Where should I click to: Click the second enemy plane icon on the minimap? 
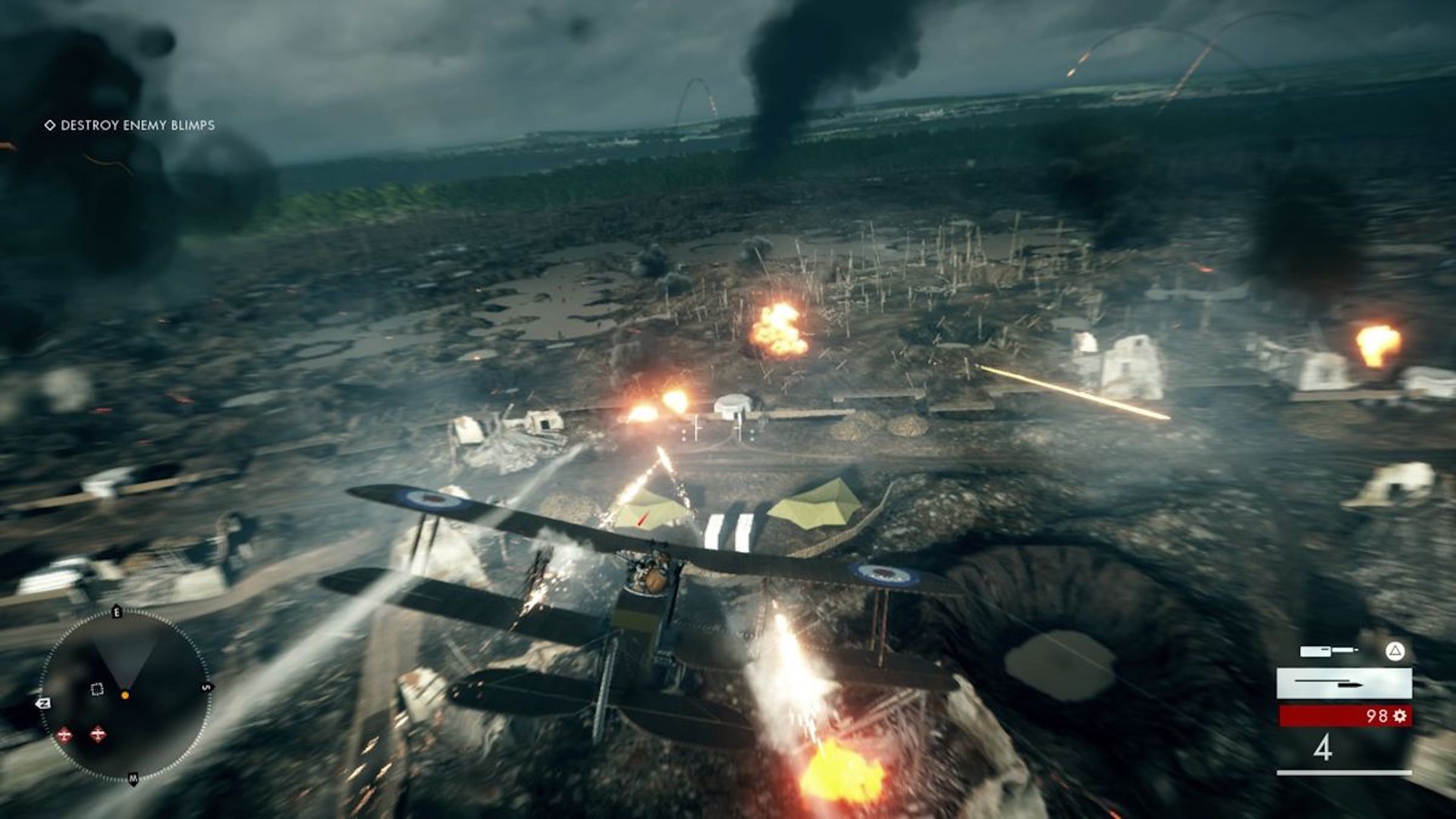(x=97, y=734)
